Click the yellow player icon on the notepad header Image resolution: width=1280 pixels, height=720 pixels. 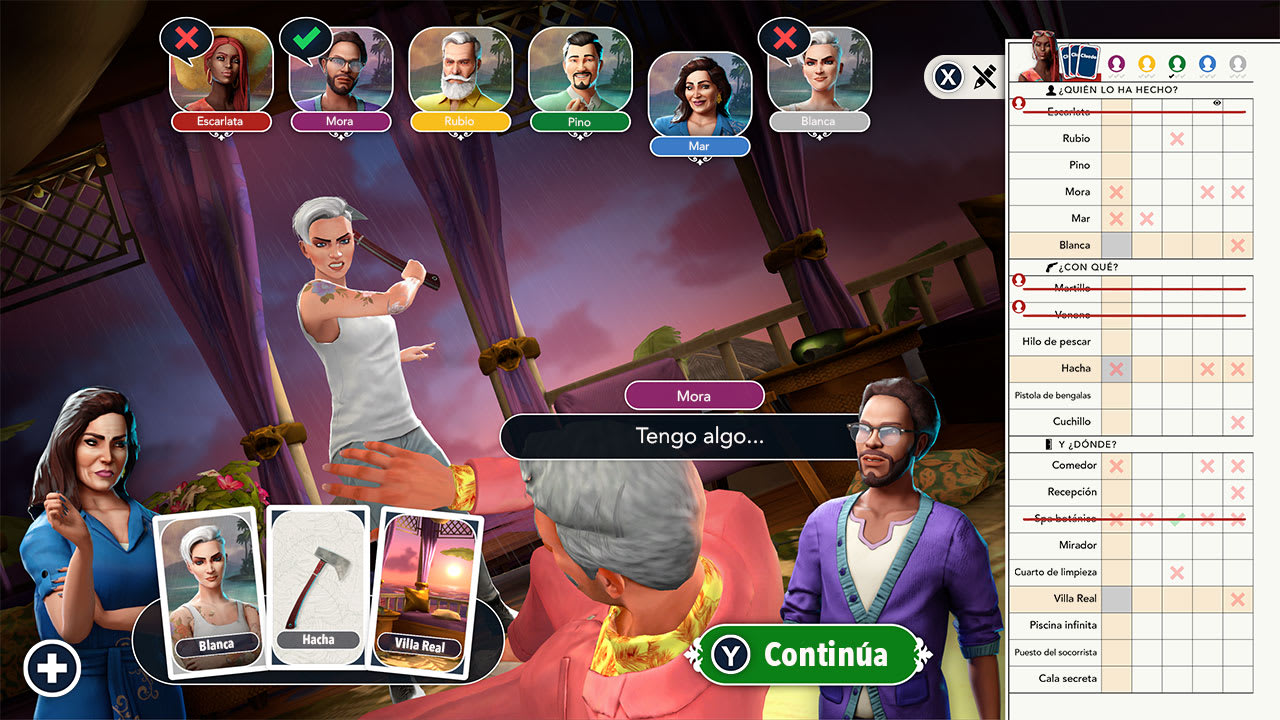[1148, 63]
